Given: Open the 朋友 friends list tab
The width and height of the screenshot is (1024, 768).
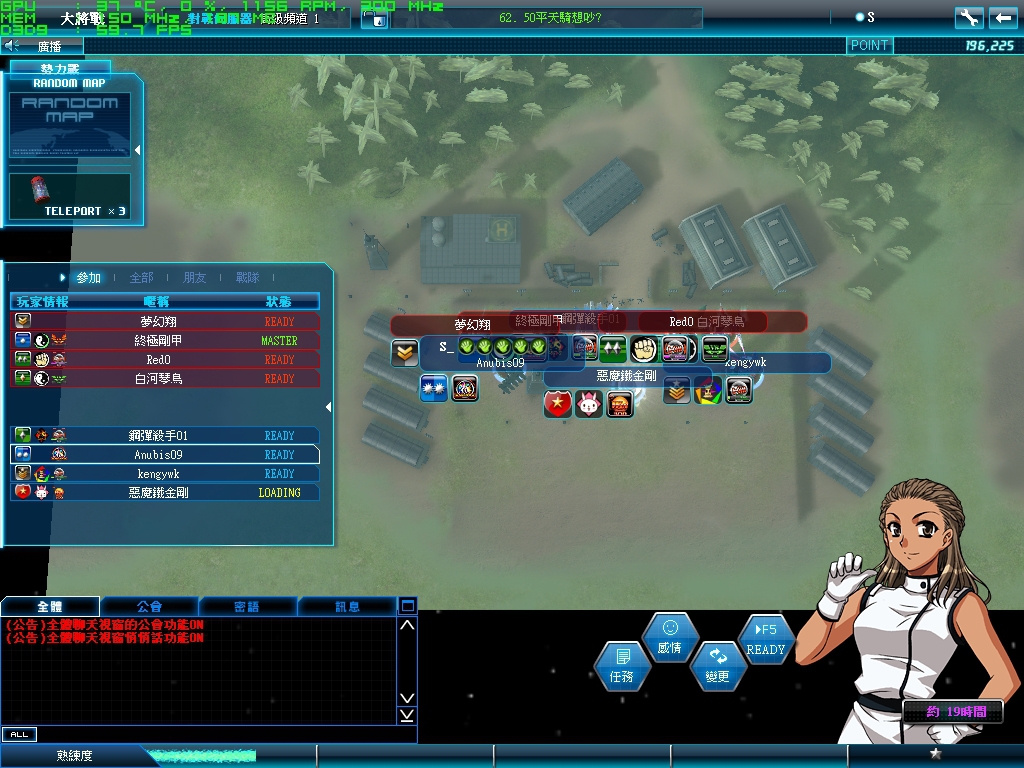Looking at the screenshot, I should pyautogui.click(x=195, y=278).
